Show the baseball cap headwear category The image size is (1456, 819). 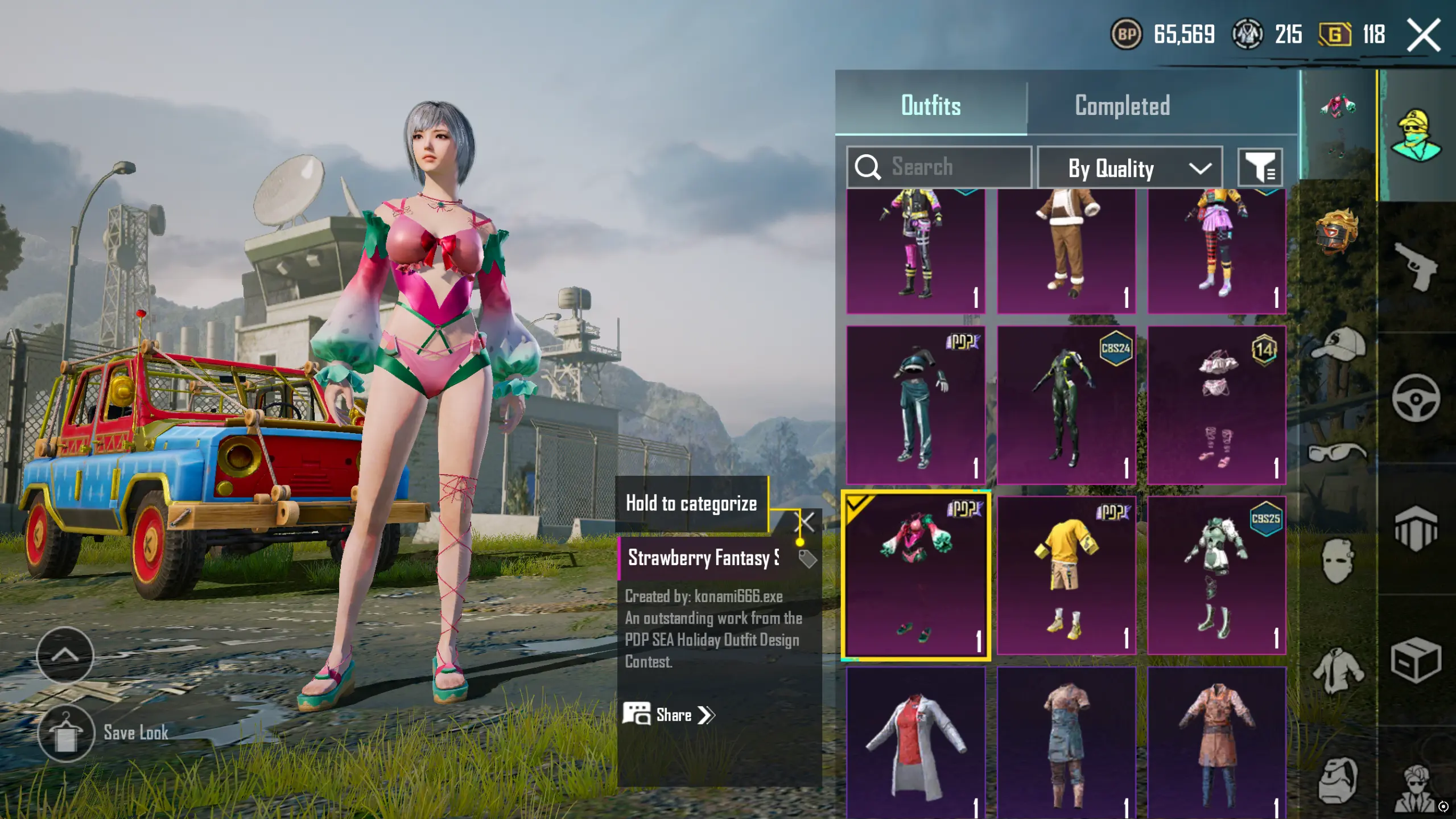tap(1338, 344)
